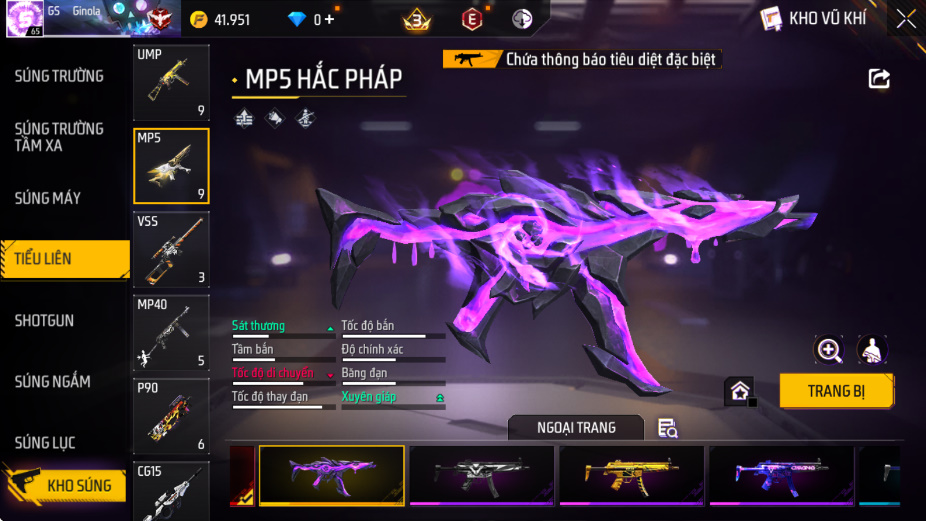
Task: Click the share icon
Action: tap(879, 79)
